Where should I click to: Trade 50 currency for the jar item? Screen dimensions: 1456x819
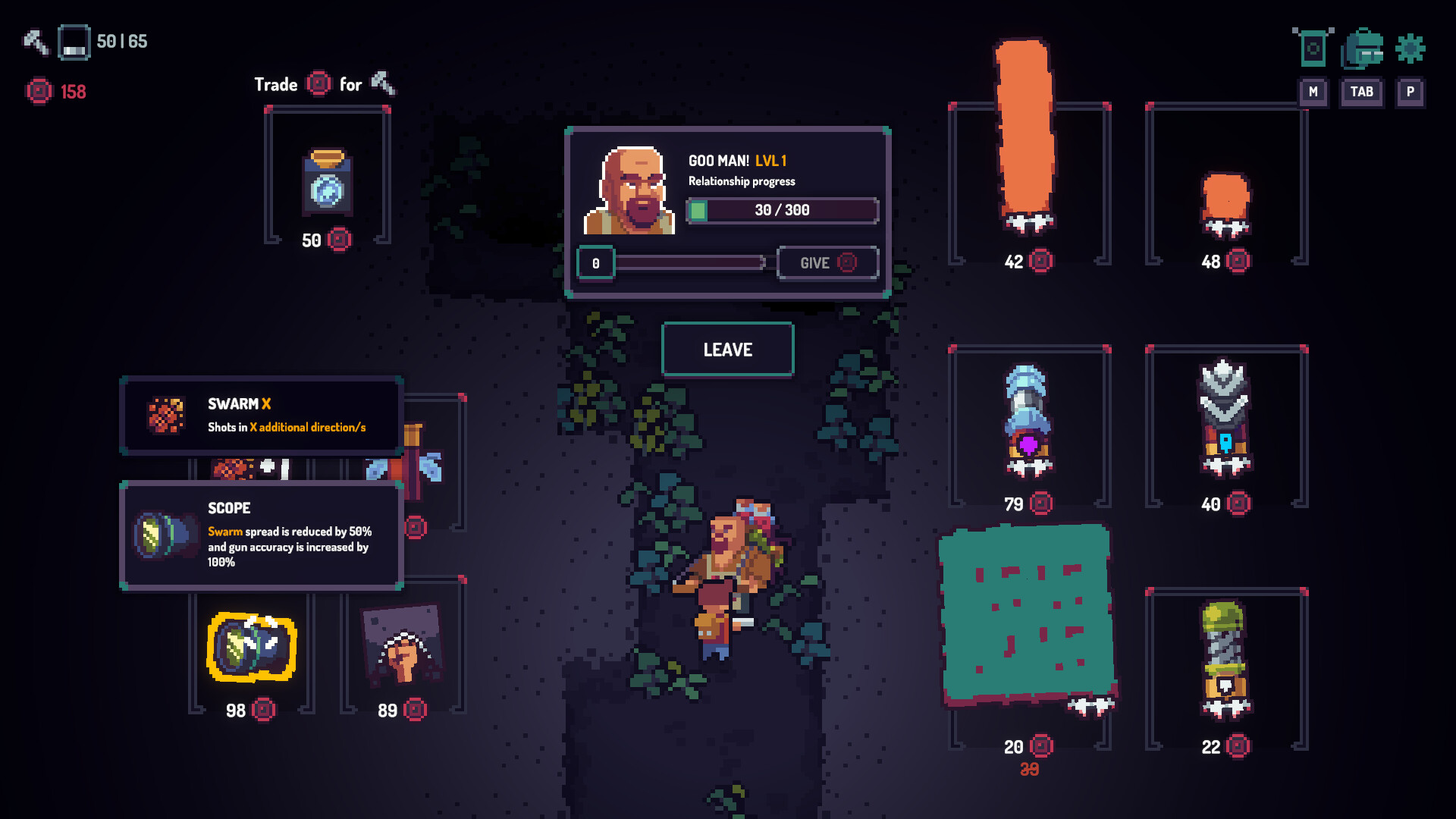[x=327, y=182]
